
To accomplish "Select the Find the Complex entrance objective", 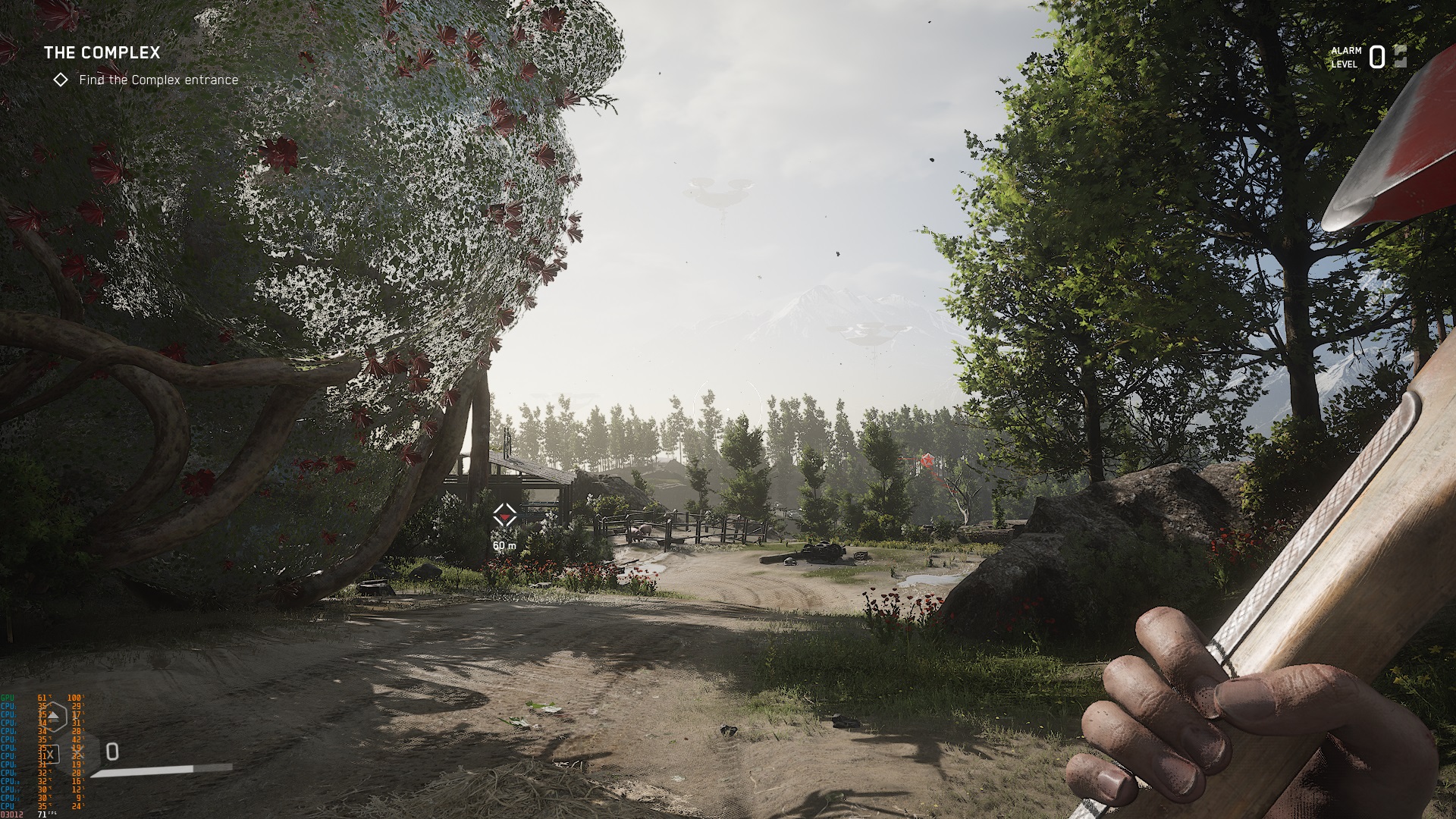I will point(158,80).
